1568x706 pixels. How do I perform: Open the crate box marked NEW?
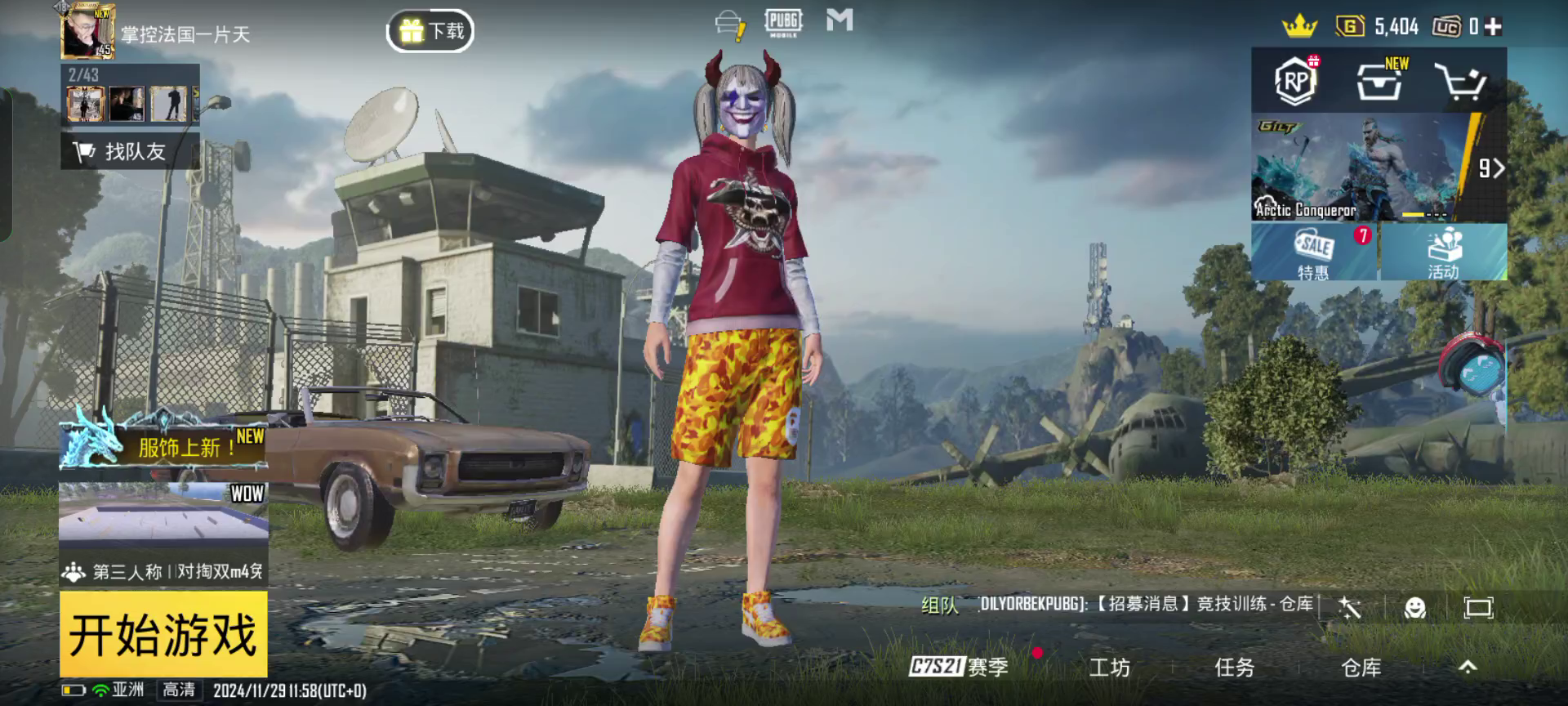click(x=1379, y=81)
